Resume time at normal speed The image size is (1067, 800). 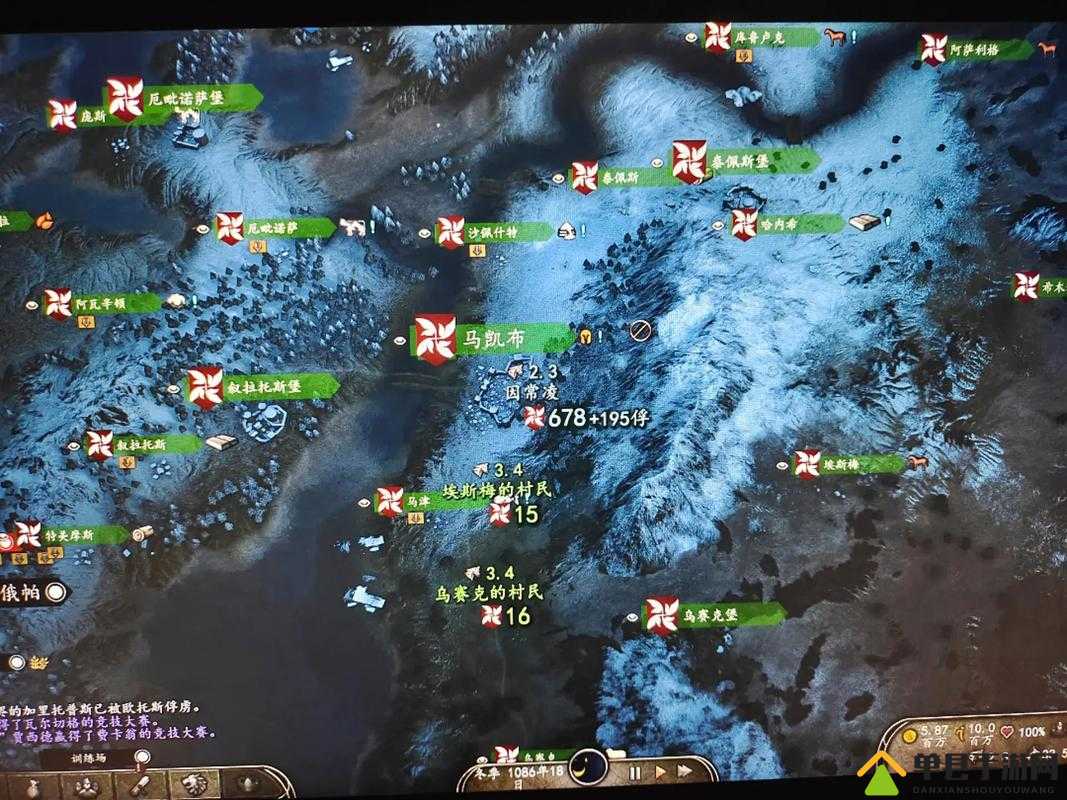click(659, 772)
